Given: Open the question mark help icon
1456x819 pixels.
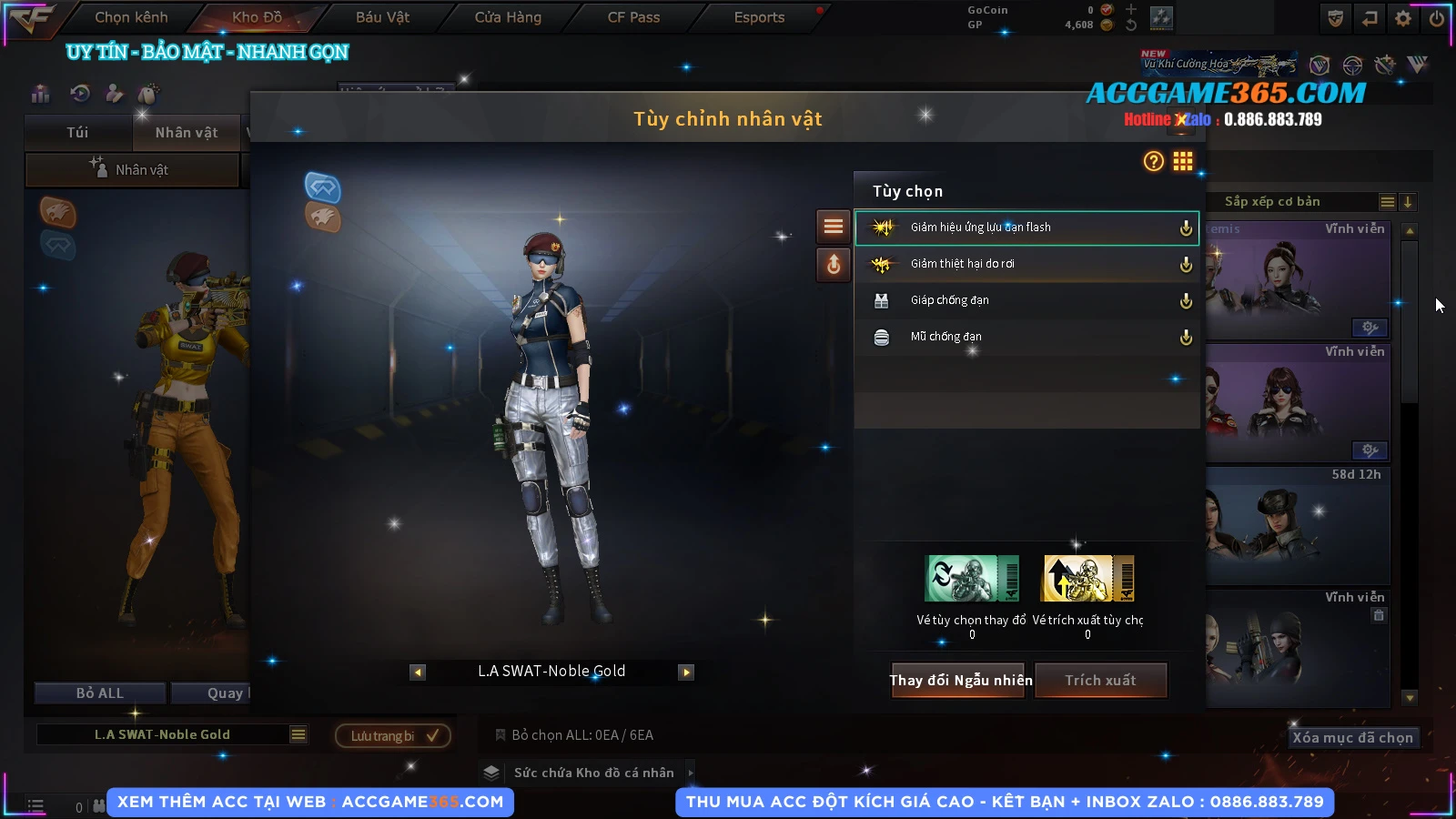Looking at the screenshot, I should pyautogui.click(x=1153, y=162).
